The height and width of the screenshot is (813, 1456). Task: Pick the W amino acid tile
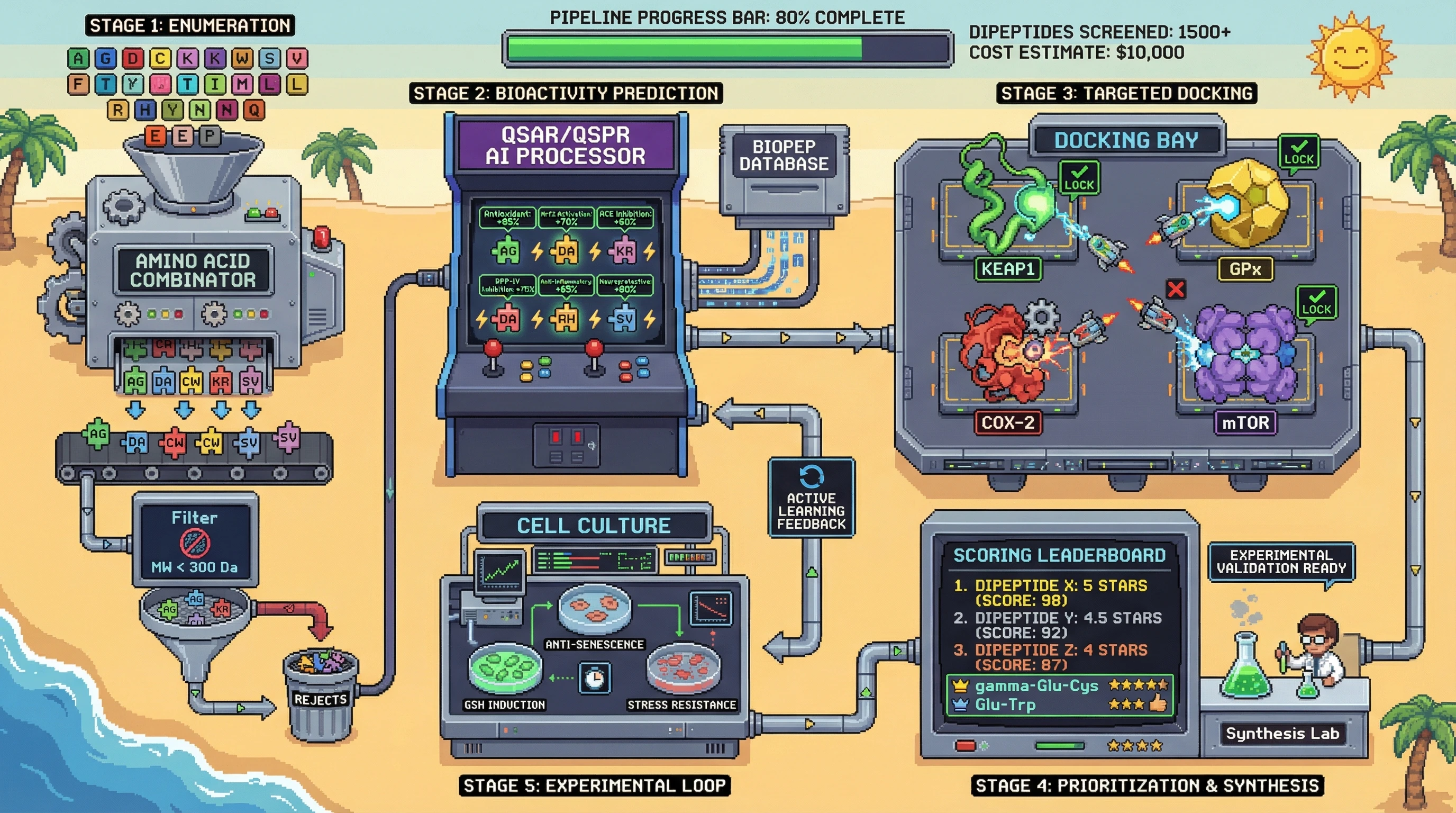pos(242,58)
